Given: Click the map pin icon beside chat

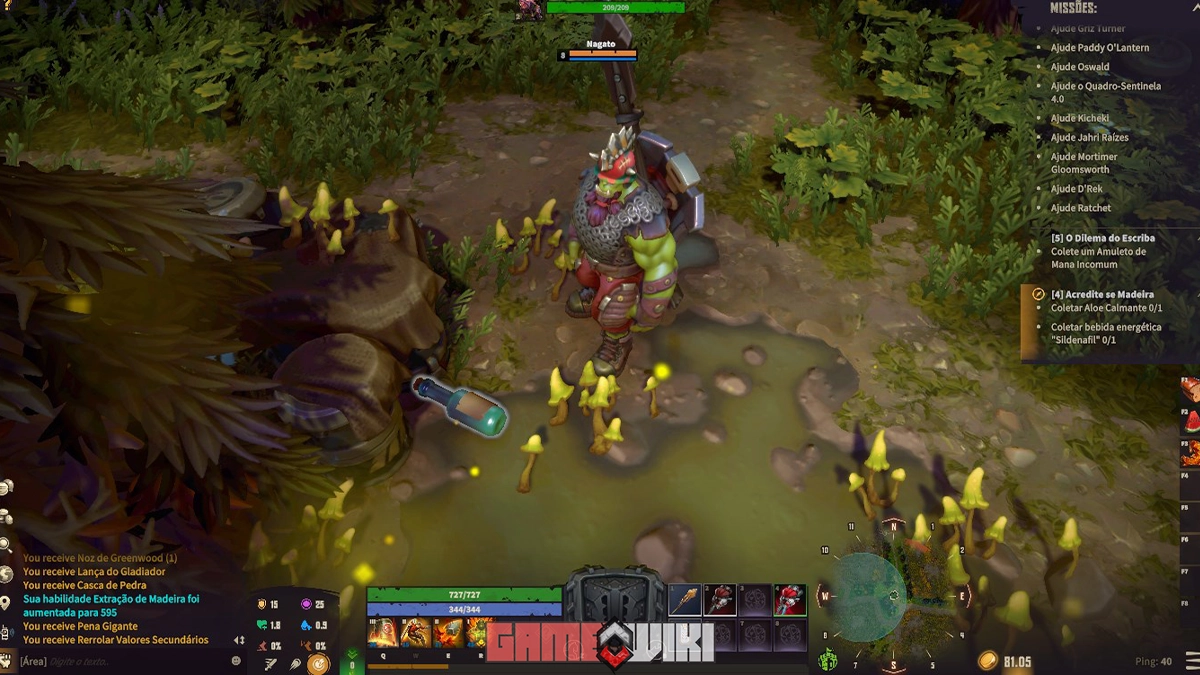Looking at the screenshot, I should click(x=7, y=603).
